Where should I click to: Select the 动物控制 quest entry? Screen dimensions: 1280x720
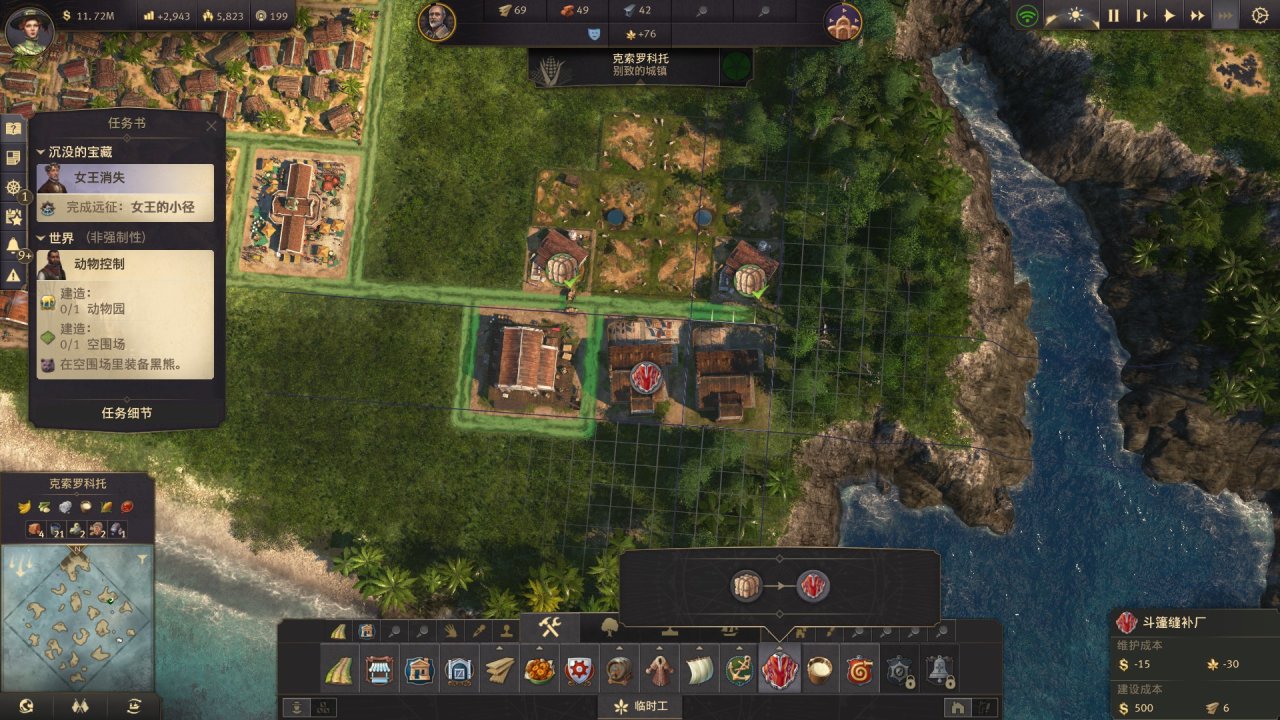click(x=125, y=265)
